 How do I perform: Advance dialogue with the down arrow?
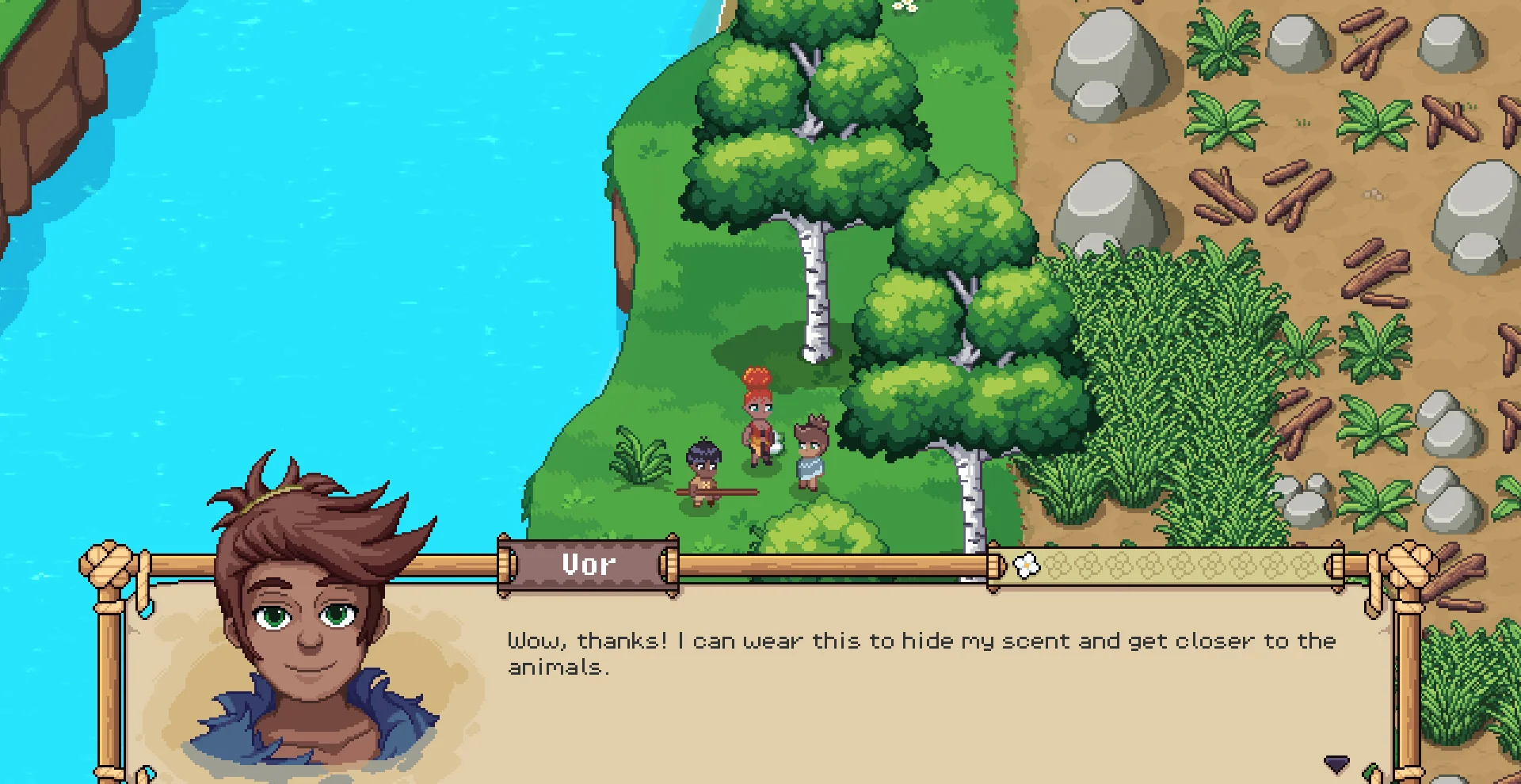pos(1336,764)
